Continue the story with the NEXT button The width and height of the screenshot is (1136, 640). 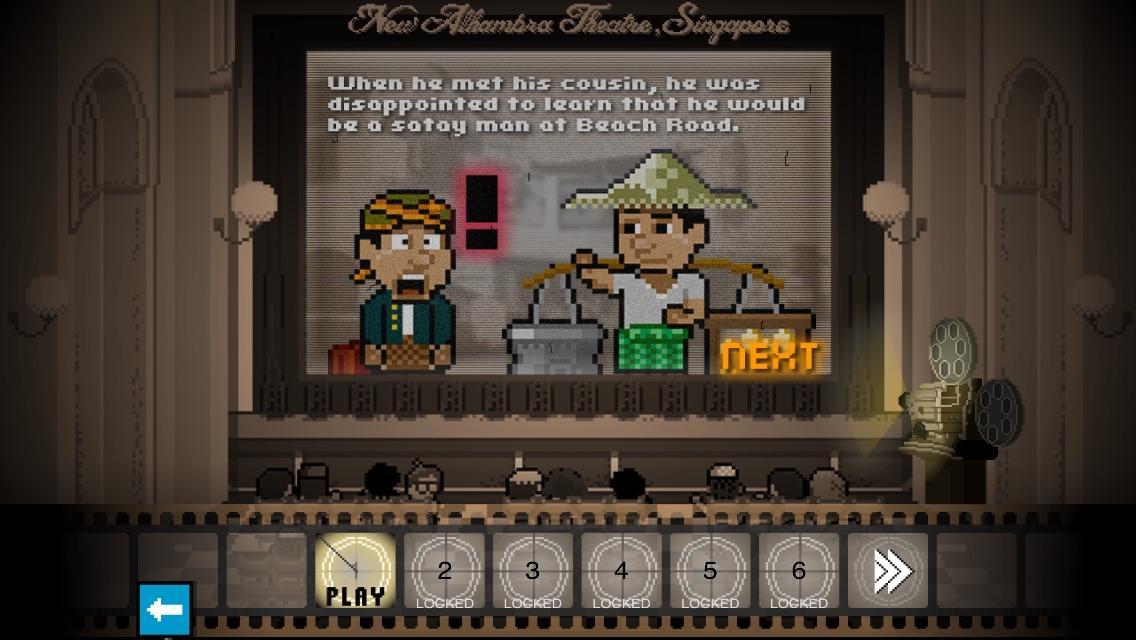pyautogui.click(x=769, y=355)
